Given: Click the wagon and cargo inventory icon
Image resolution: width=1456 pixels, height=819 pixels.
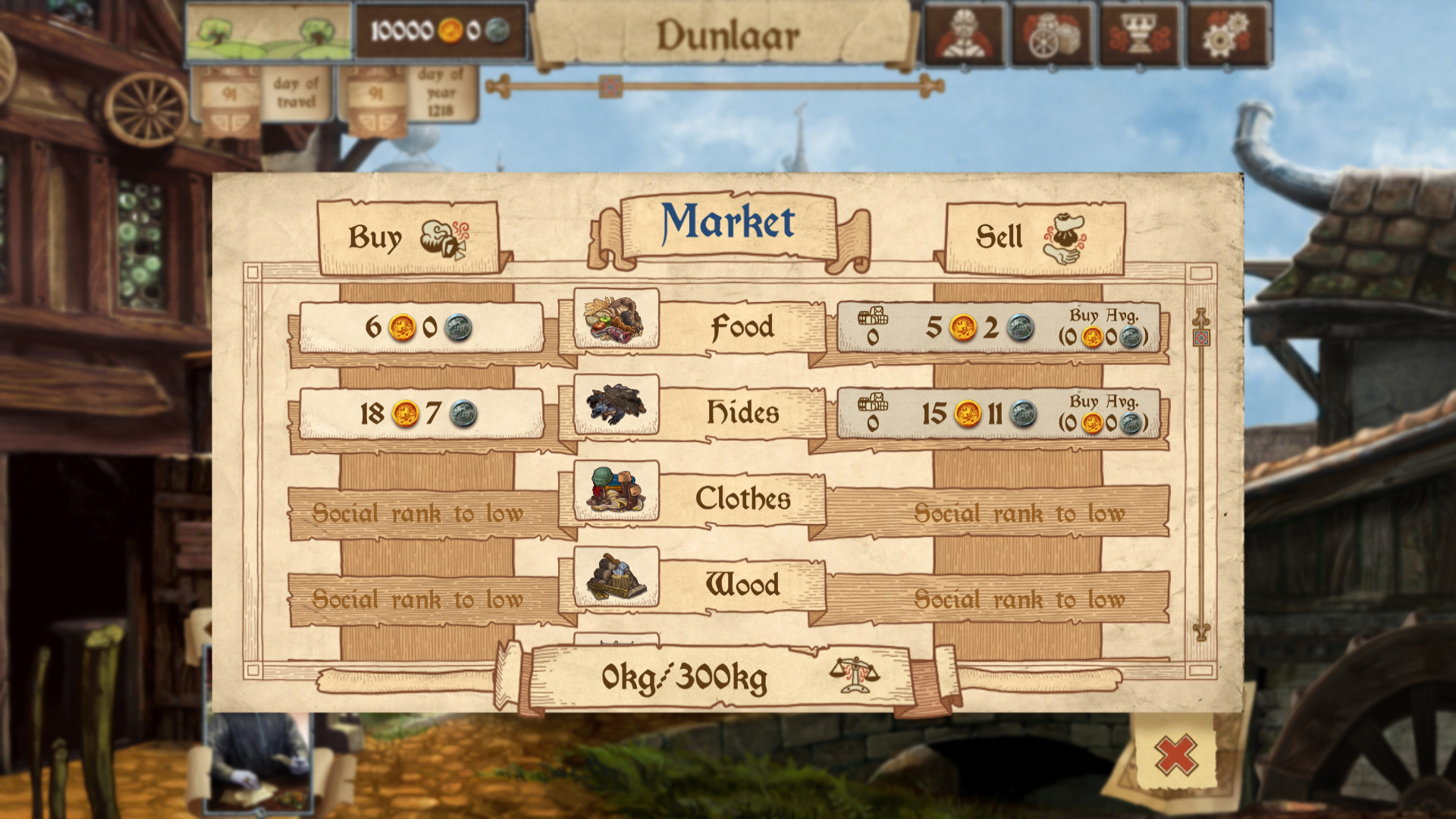Looking at the screenshot, I should tap(1052, 33).
